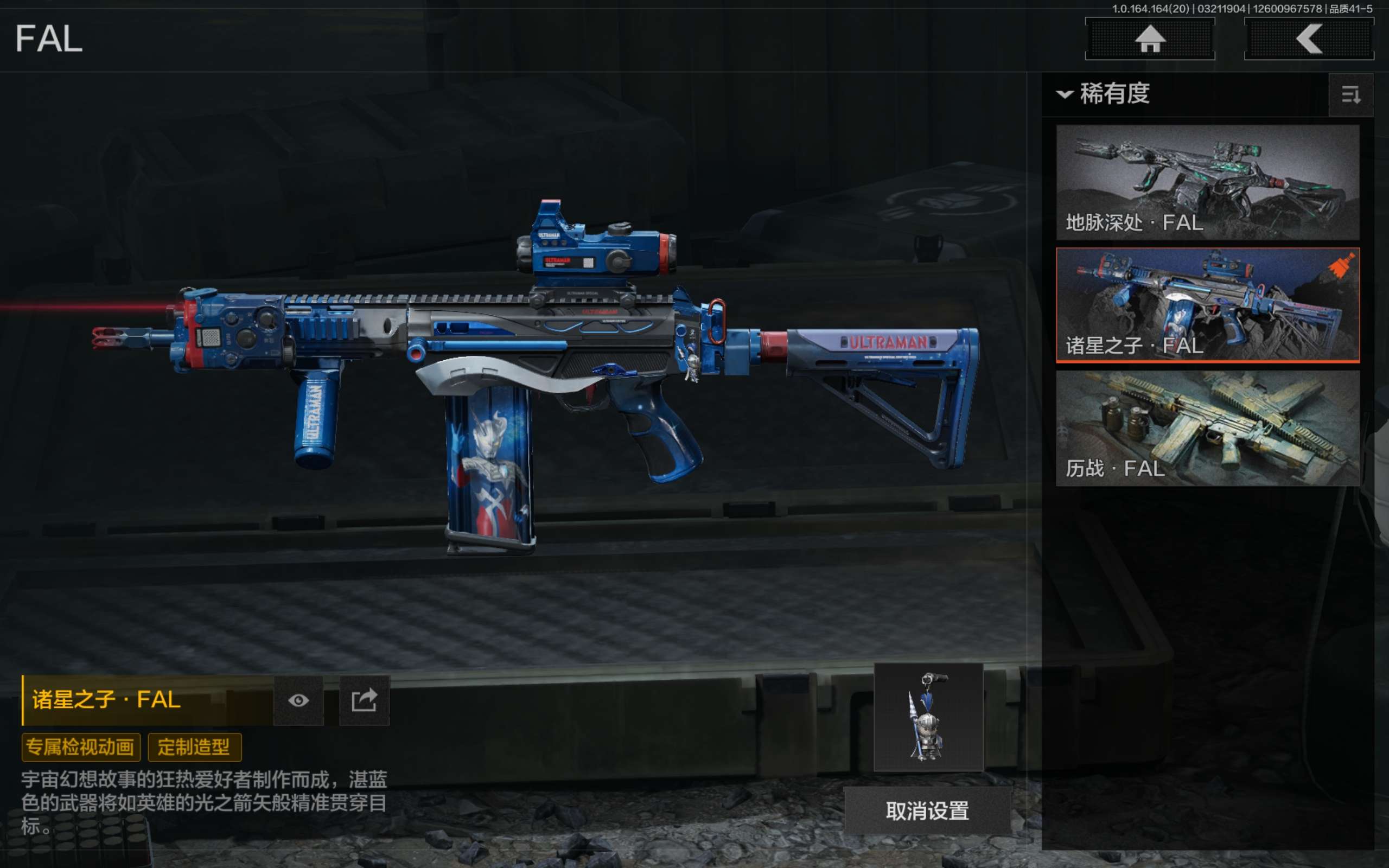
Task: Toggle the eye preview icon
Action: [298, 700]
